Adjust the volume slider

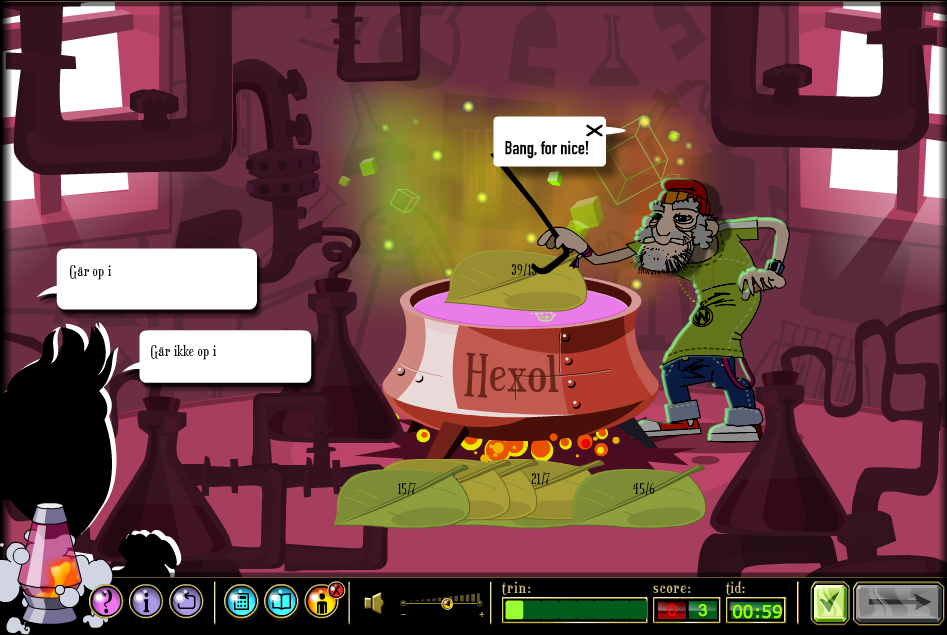pyautogui.click(x=447, y=602)
